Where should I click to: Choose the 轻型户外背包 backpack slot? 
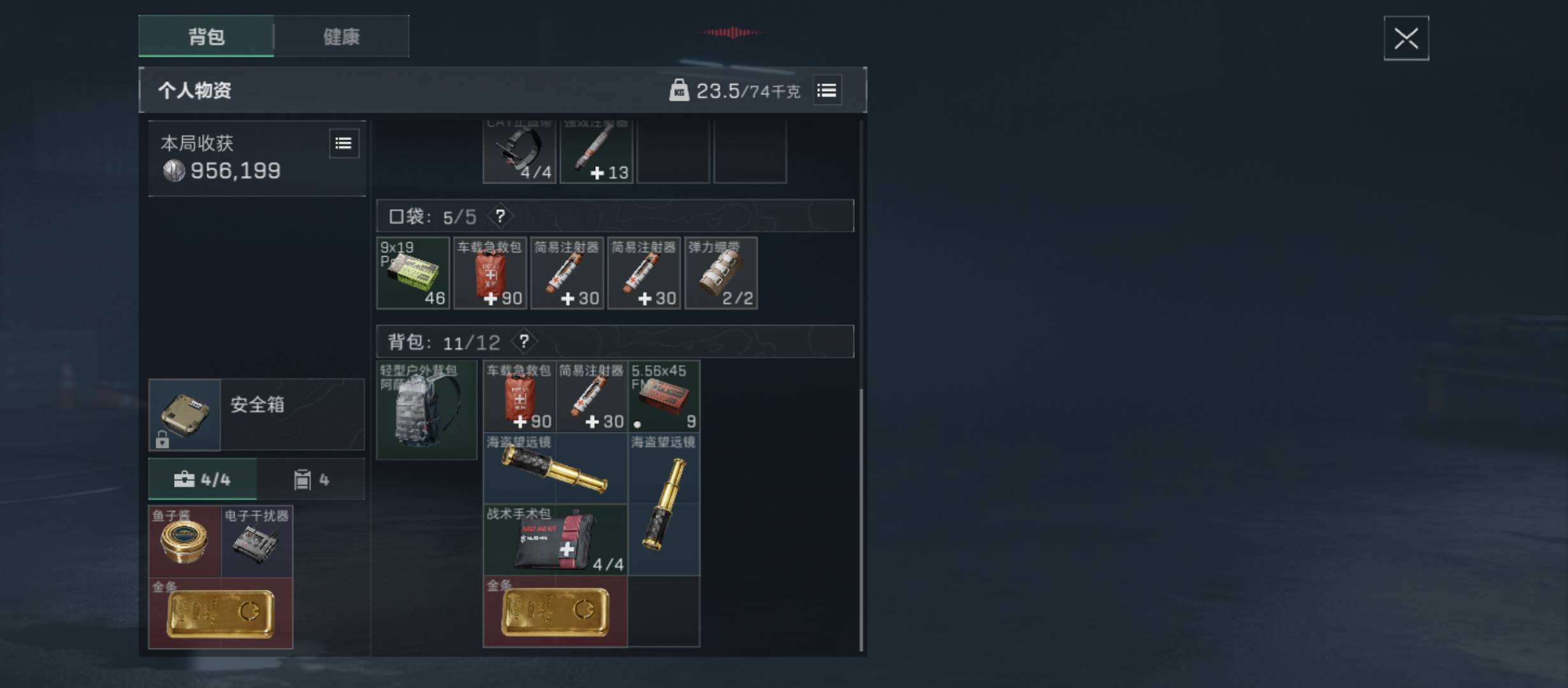(x=426, y=410)
